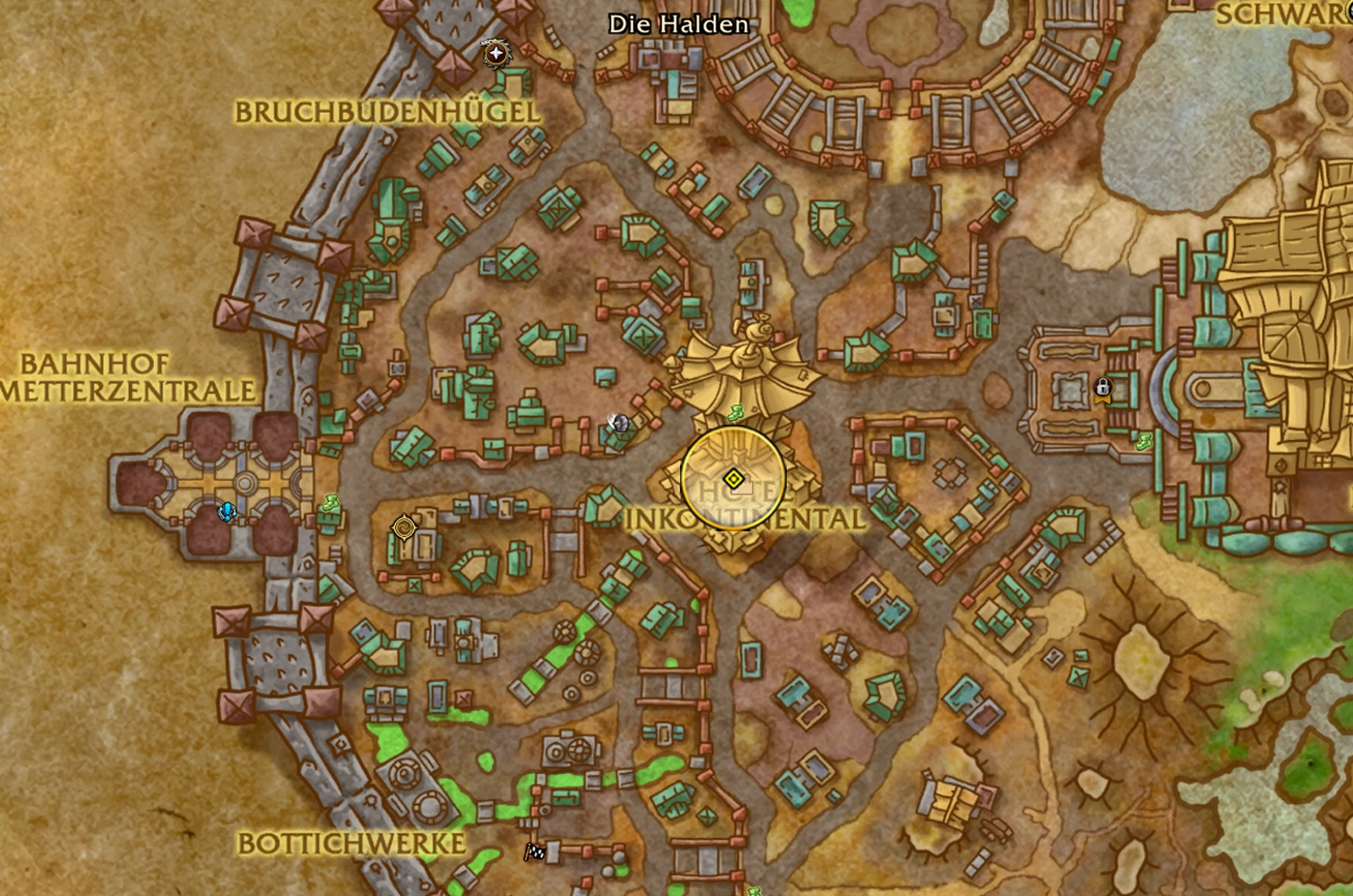1353x896 pixels.
Task: Select the blue marker inside Bahnhof Metterzentrale
Action: click(x=225, y=511)
